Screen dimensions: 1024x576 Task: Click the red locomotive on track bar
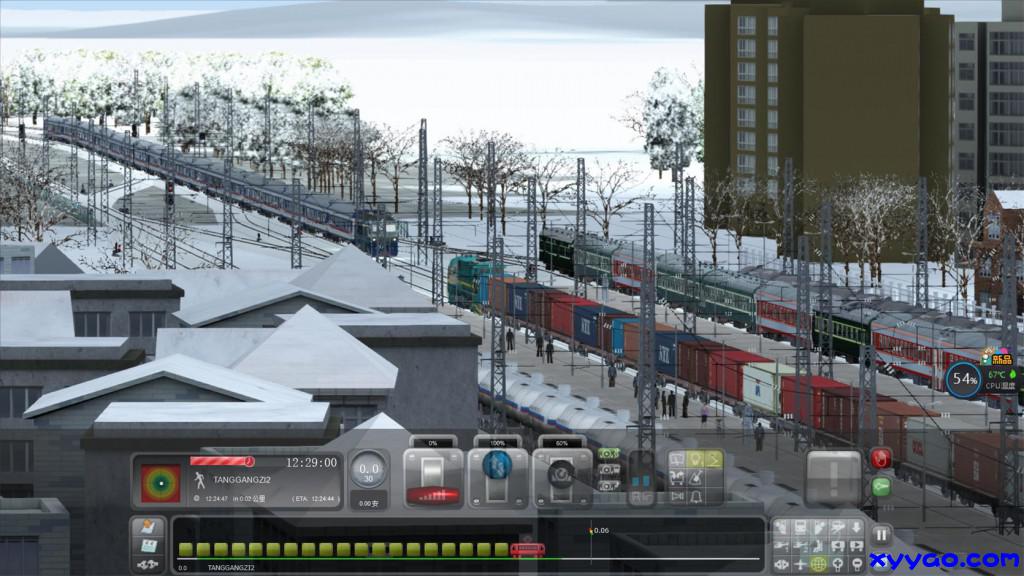(x=527, y=549)
